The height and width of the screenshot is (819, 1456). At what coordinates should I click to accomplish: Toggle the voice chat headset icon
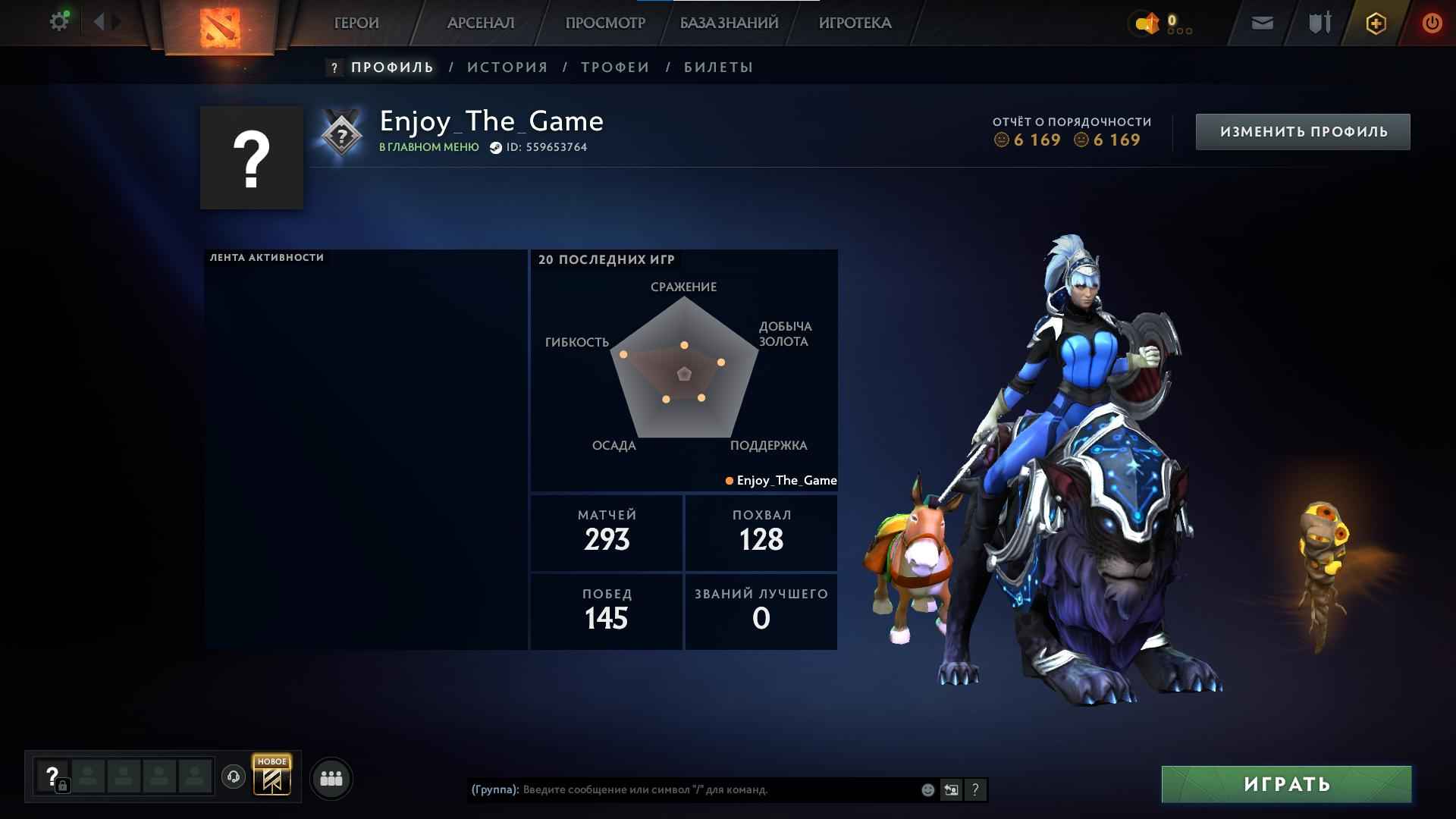[x=233, y=777]
